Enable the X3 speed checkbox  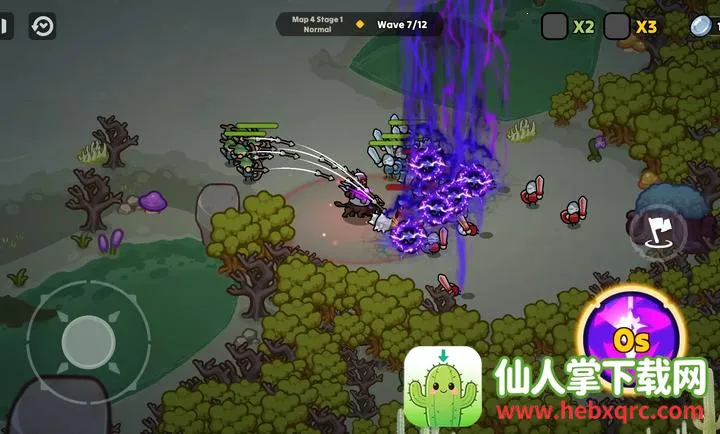coord(618,26)
